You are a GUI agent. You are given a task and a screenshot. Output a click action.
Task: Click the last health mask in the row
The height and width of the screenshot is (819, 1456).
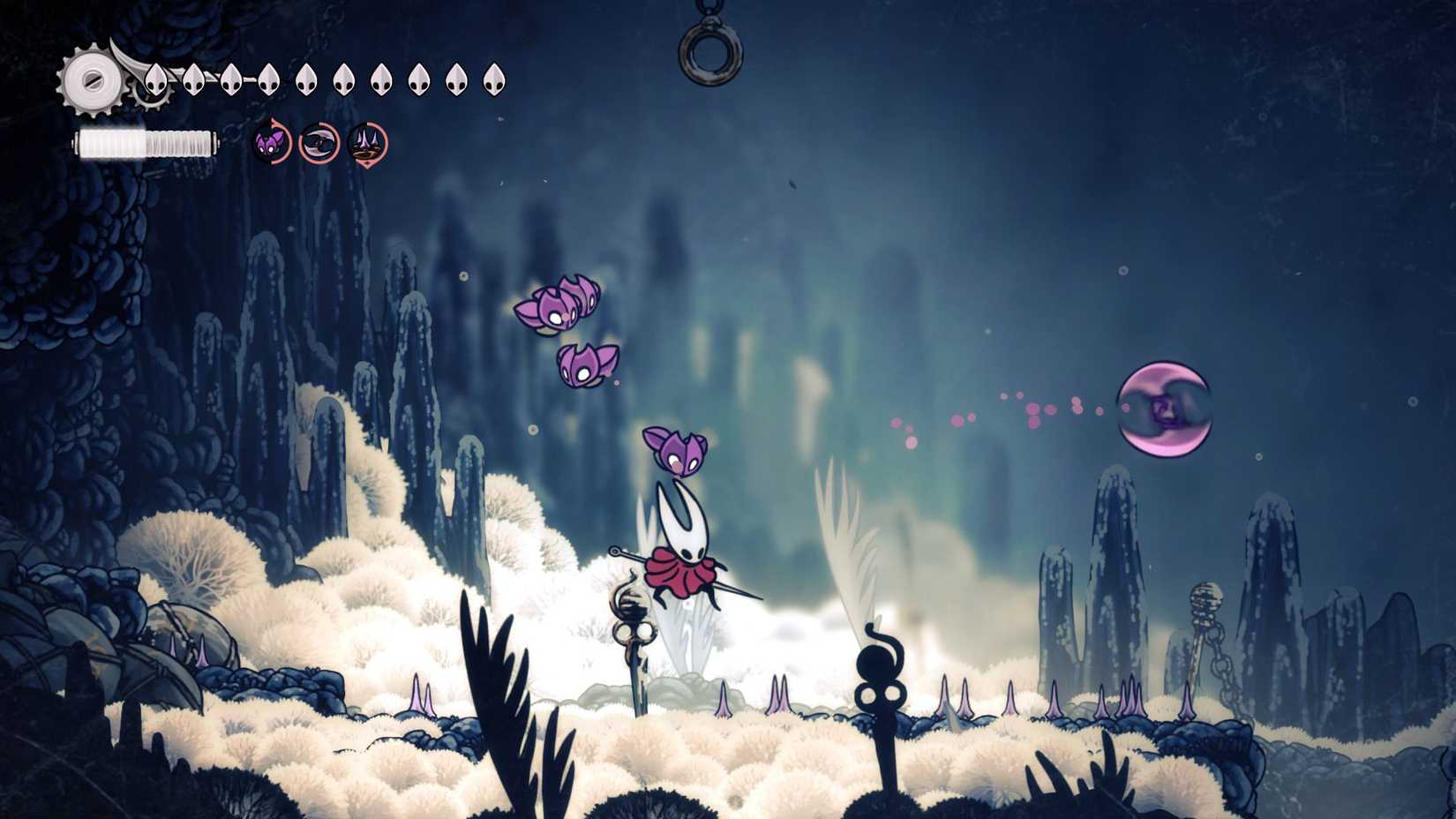(x=494, y=78)
